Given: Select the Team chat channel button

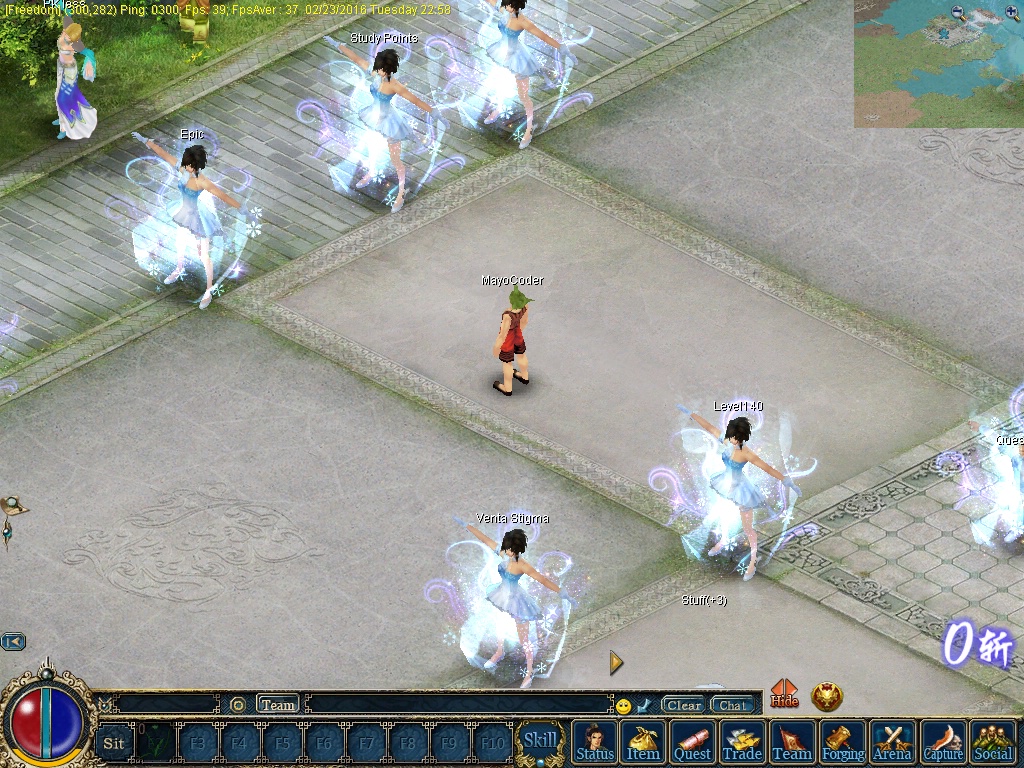Looking at the screenshot, I should coord(278,705).
